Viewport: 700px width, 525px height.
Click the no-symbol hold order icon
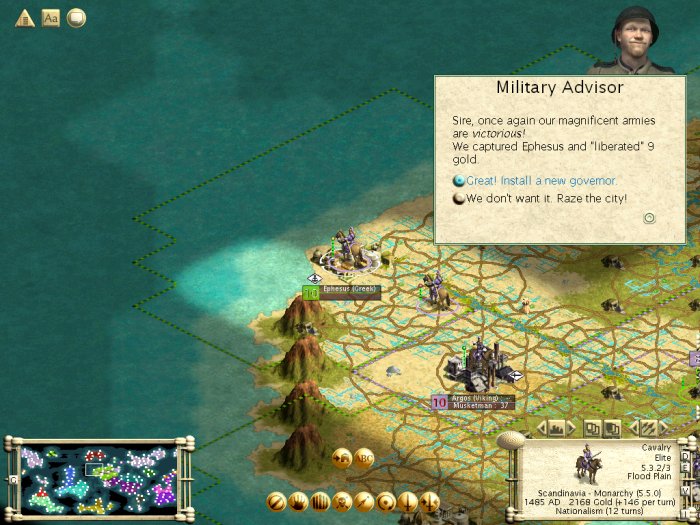(276, 501)
